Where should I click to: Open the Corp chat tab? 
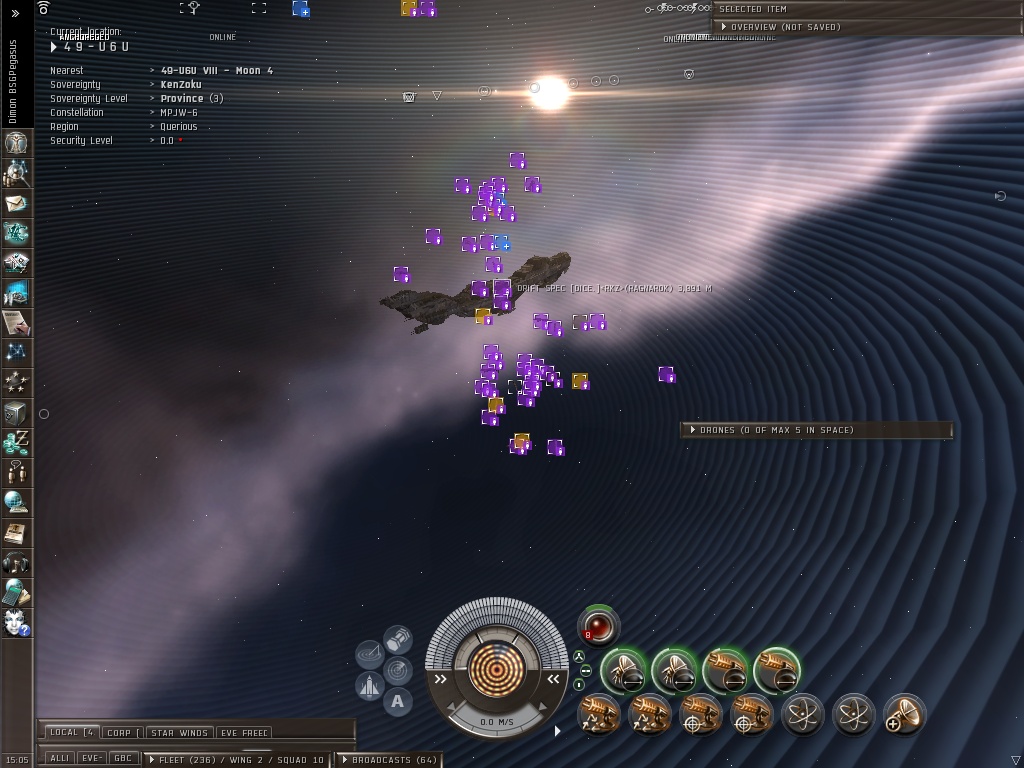click(122, 733)
